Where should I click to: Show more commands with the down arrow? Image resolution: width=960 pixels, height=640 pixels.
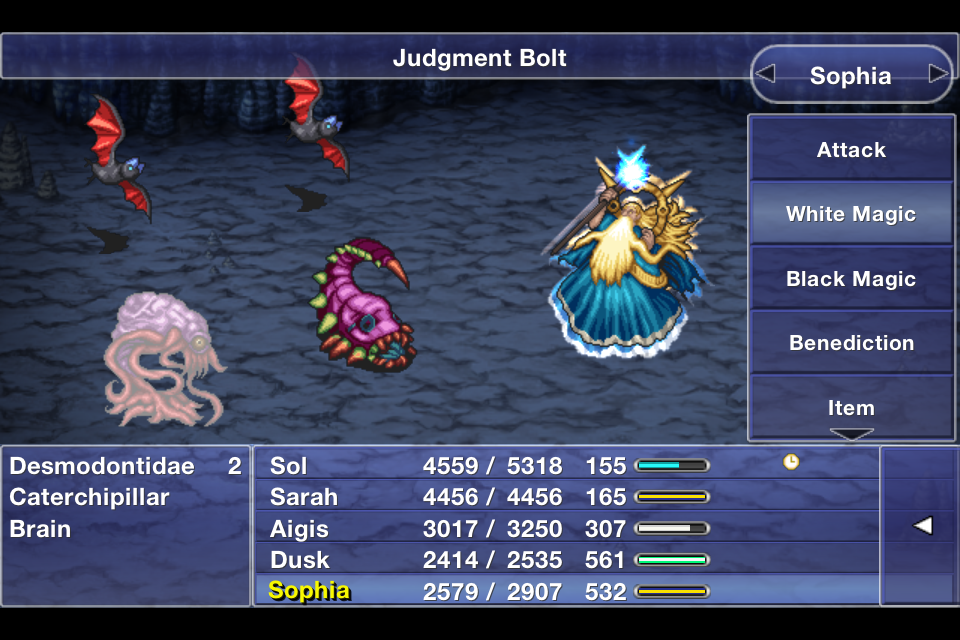click(x=851, y=435)
